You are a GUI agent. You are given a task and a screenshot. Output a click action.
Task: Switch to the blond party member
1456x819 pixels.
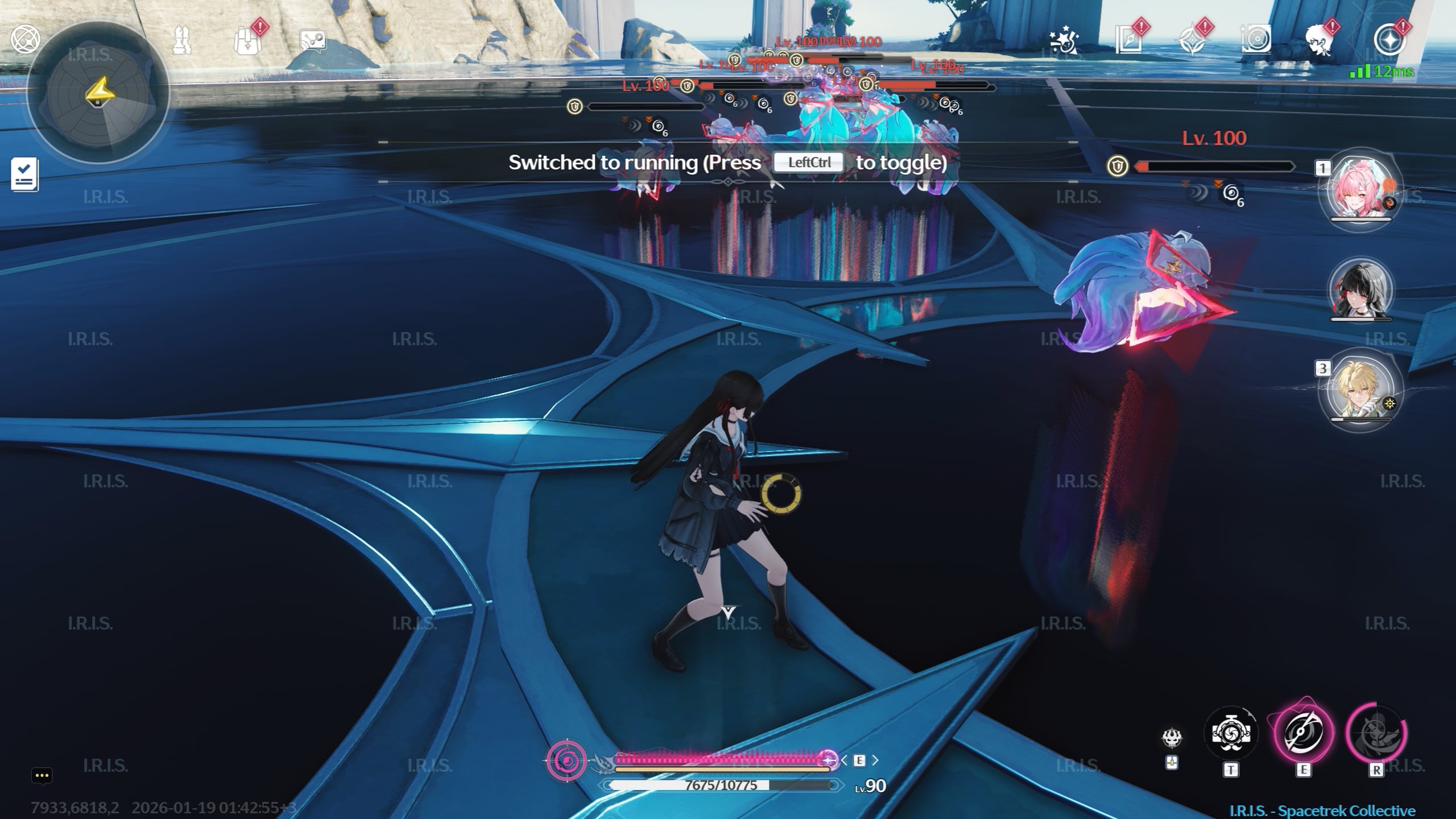pos(1360,388)
